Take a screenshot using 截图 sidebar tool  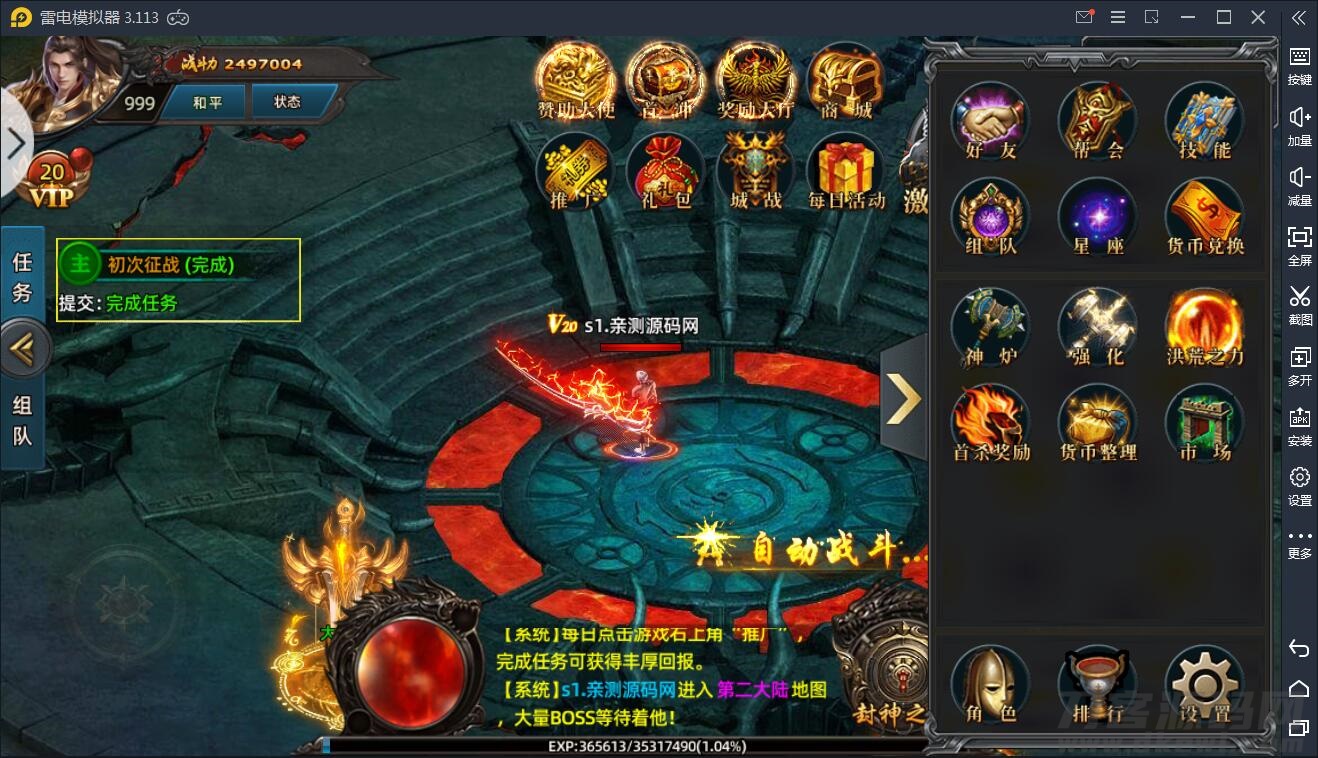(1299, 307)
